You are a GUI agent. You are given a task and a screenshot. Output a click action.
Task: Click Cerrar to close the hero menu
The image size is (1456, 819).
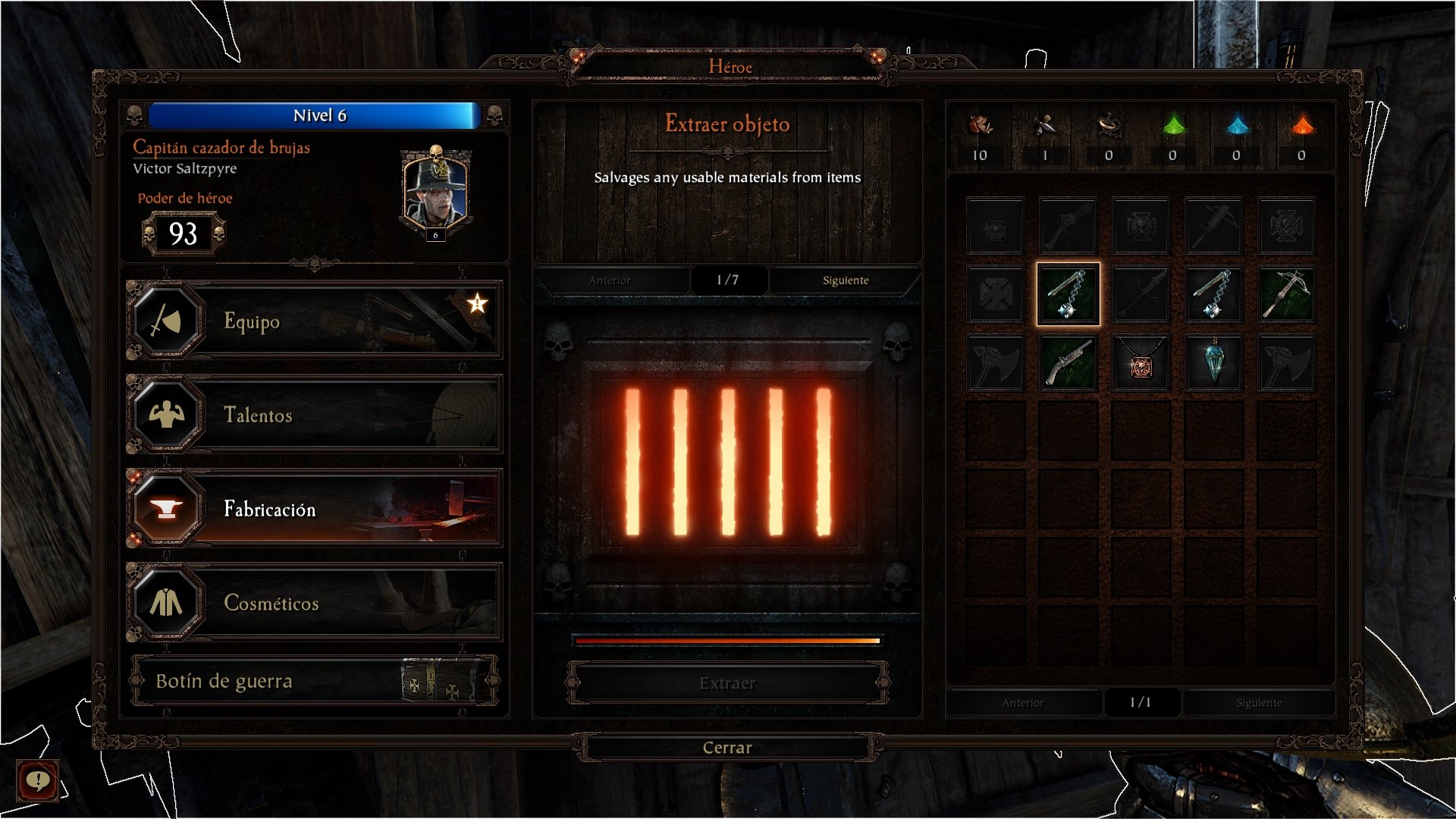[726, 747]
